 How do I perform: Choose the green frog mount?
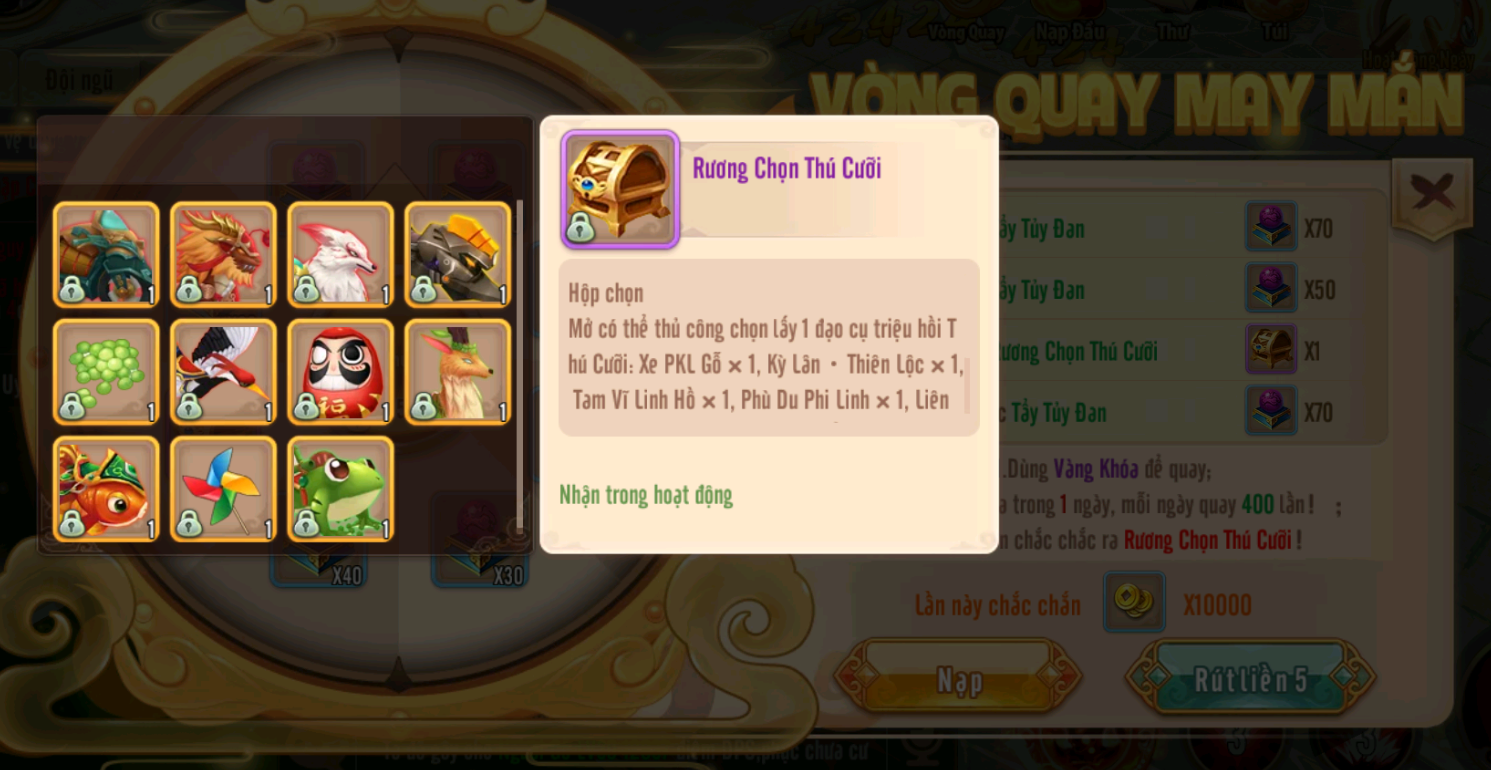tap(340, 489)
